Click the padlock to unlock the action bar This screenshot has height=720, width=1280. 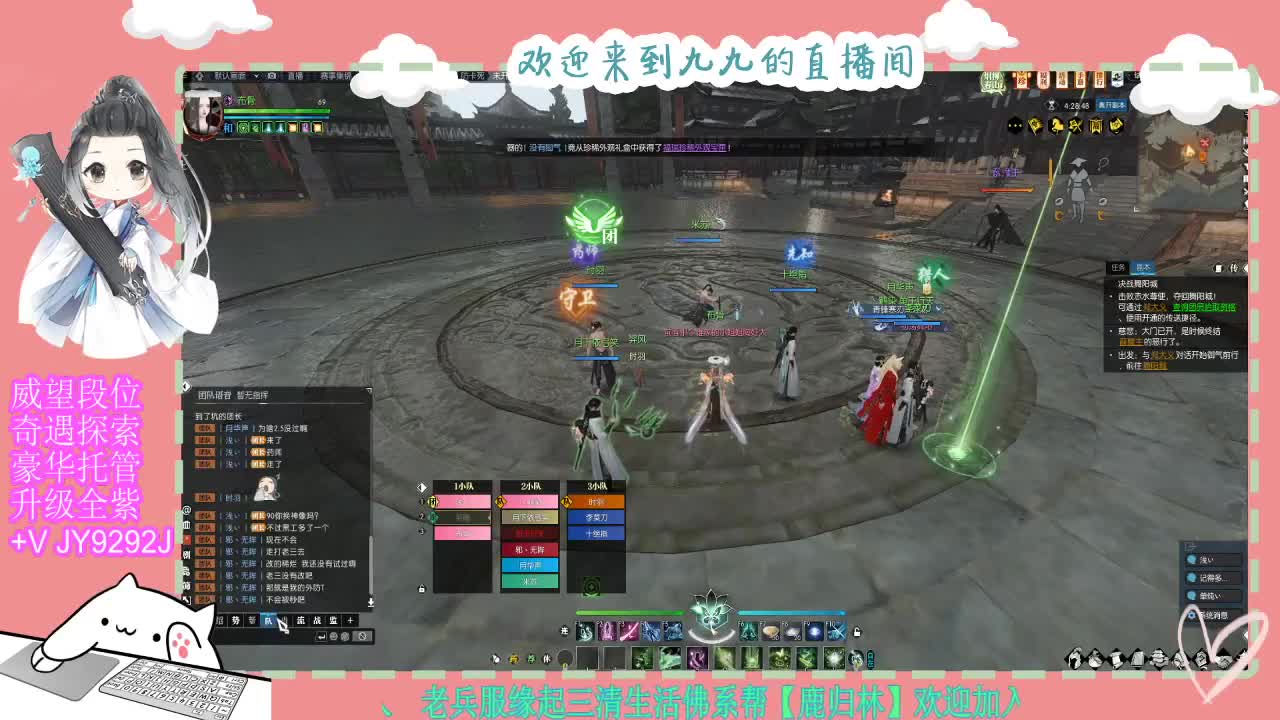coord(856,632)
